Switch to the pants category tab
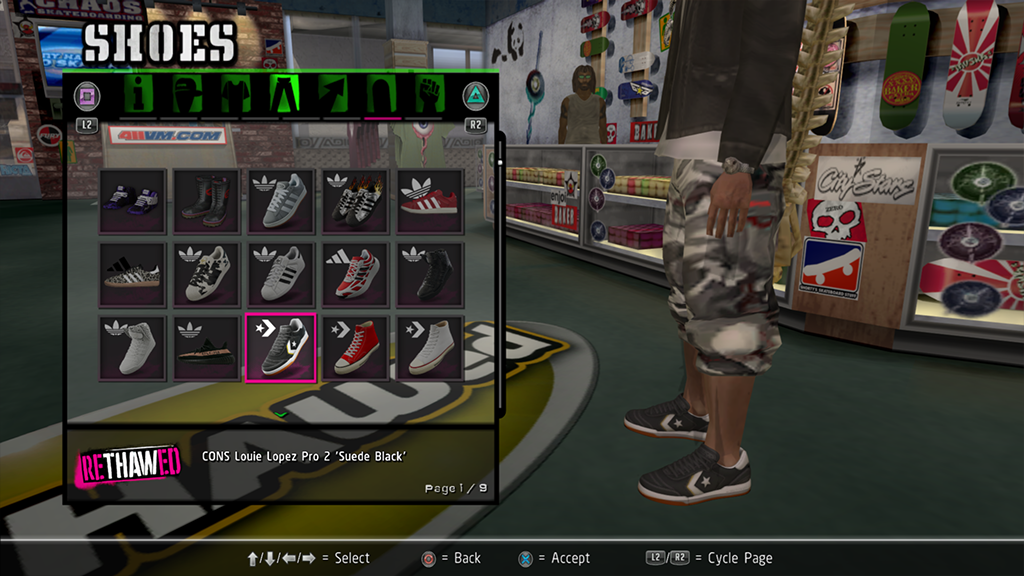 [287, 95]
